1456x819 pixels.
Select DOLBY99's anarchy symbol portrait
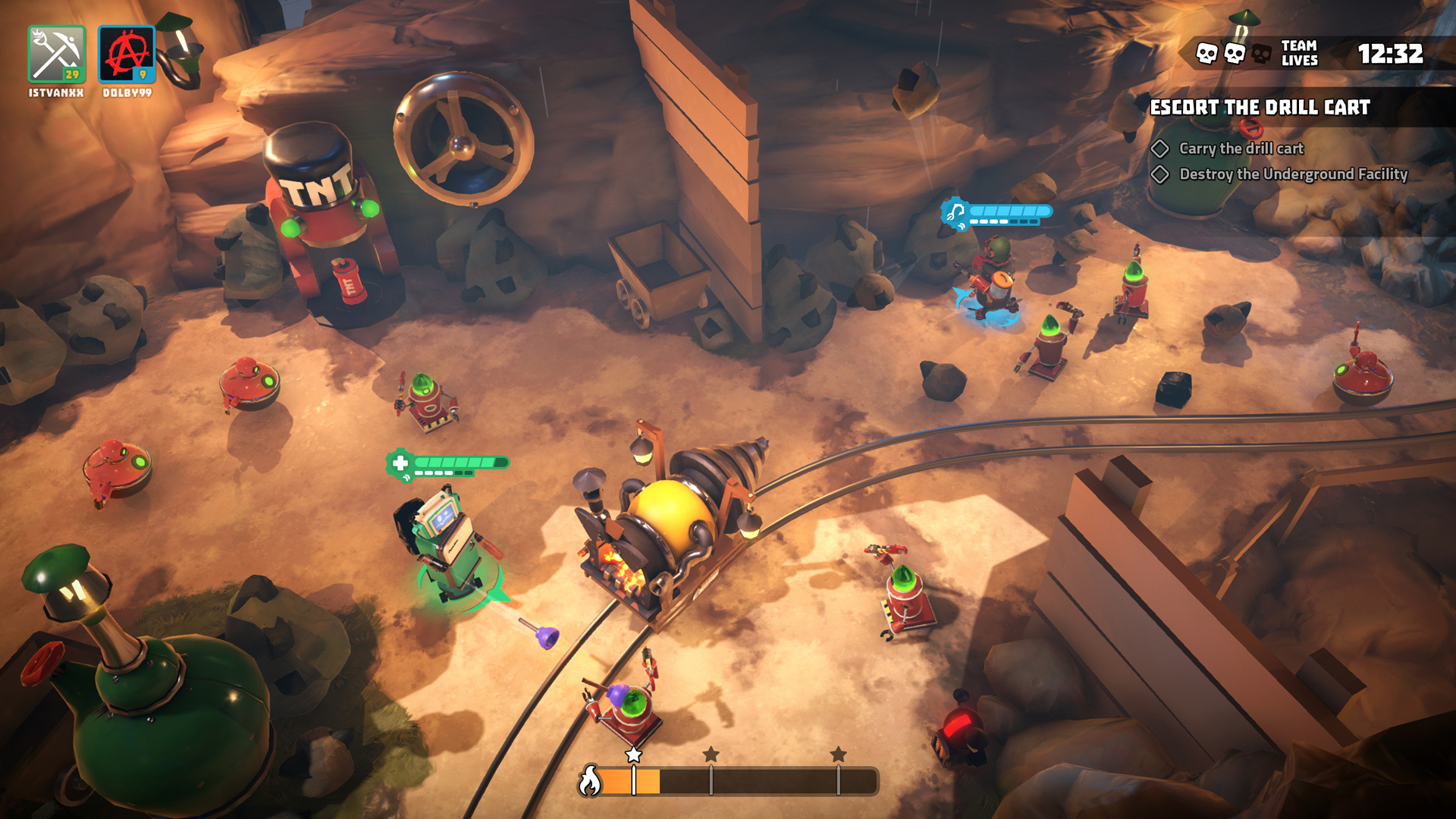[127, 55]
